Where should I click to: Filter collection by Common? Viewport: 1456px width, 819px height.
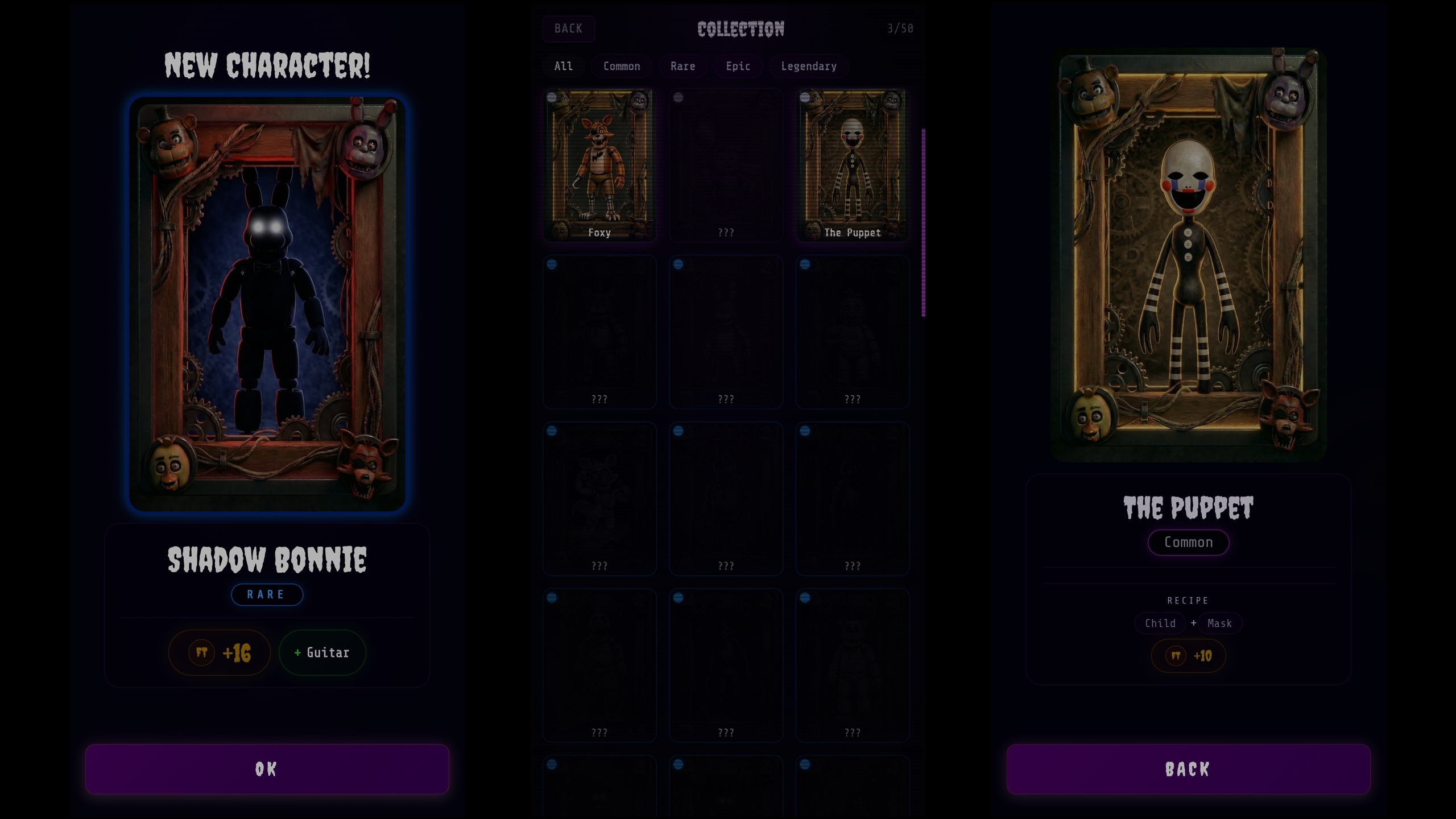point(622,66)
